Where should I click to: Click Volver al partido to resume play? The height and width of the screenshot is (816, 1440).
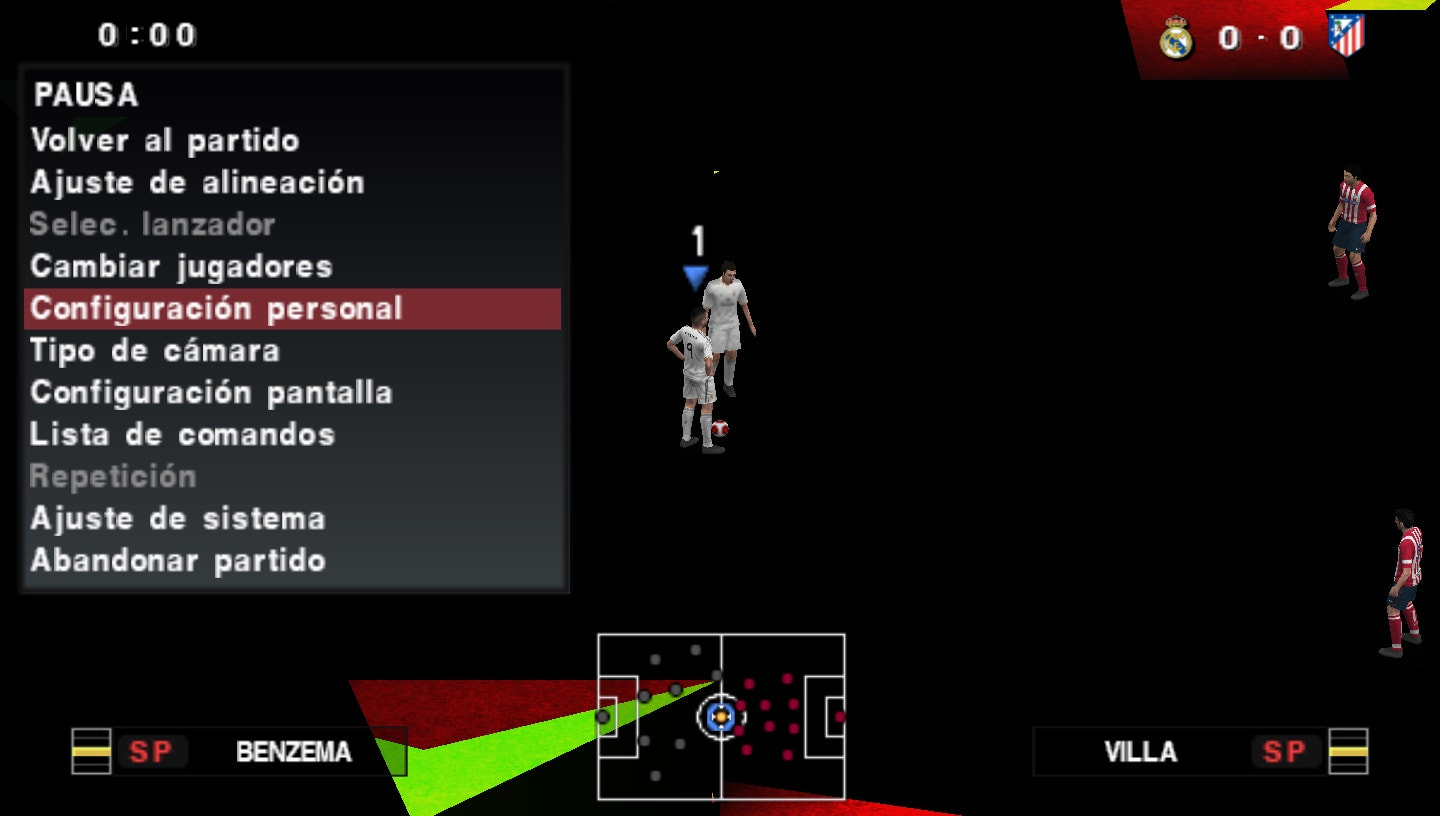click(165, 141)
